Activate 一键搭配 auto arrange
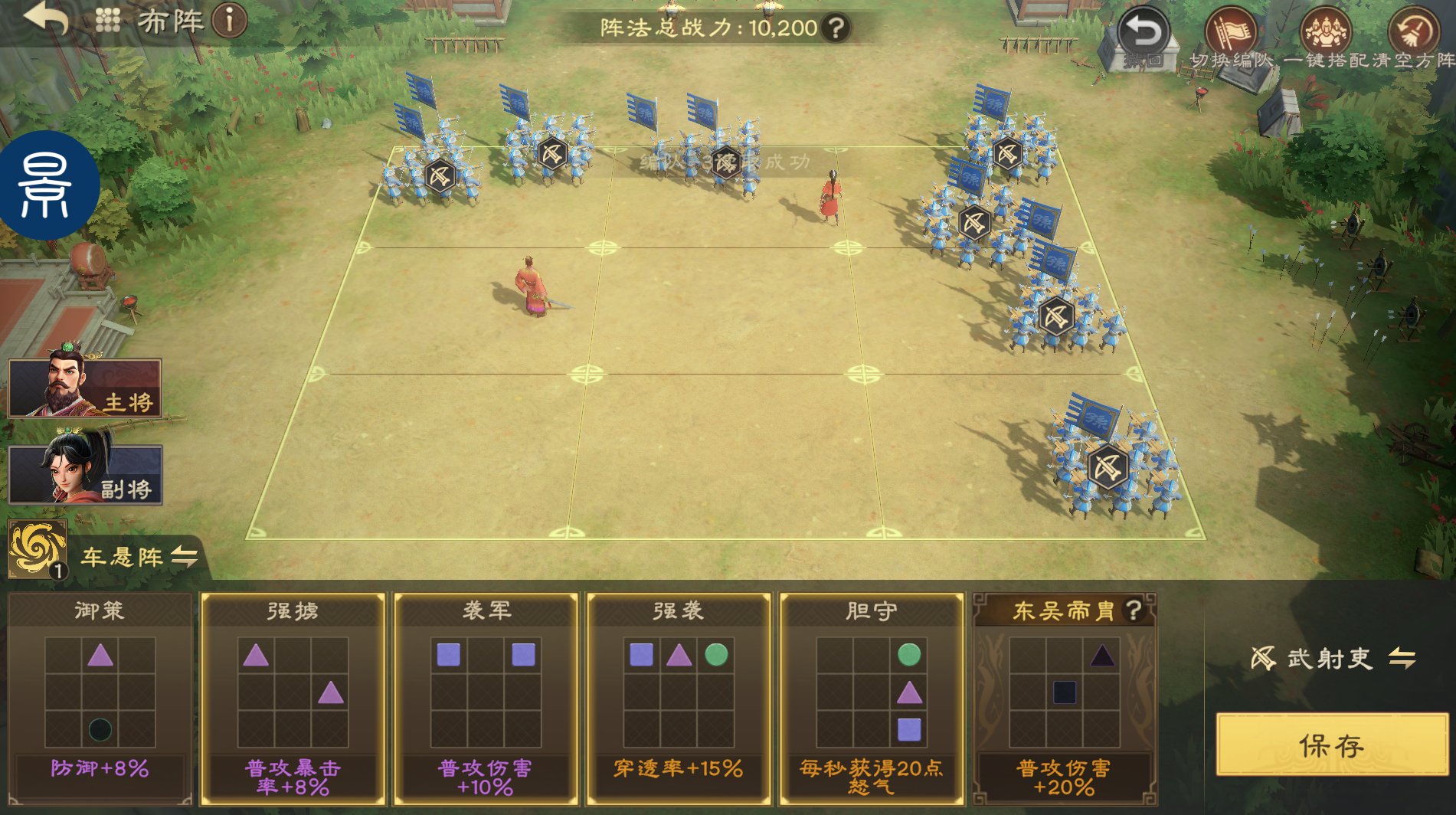This screenshot has height=815, width=1456. click(x=1326, y=37)
